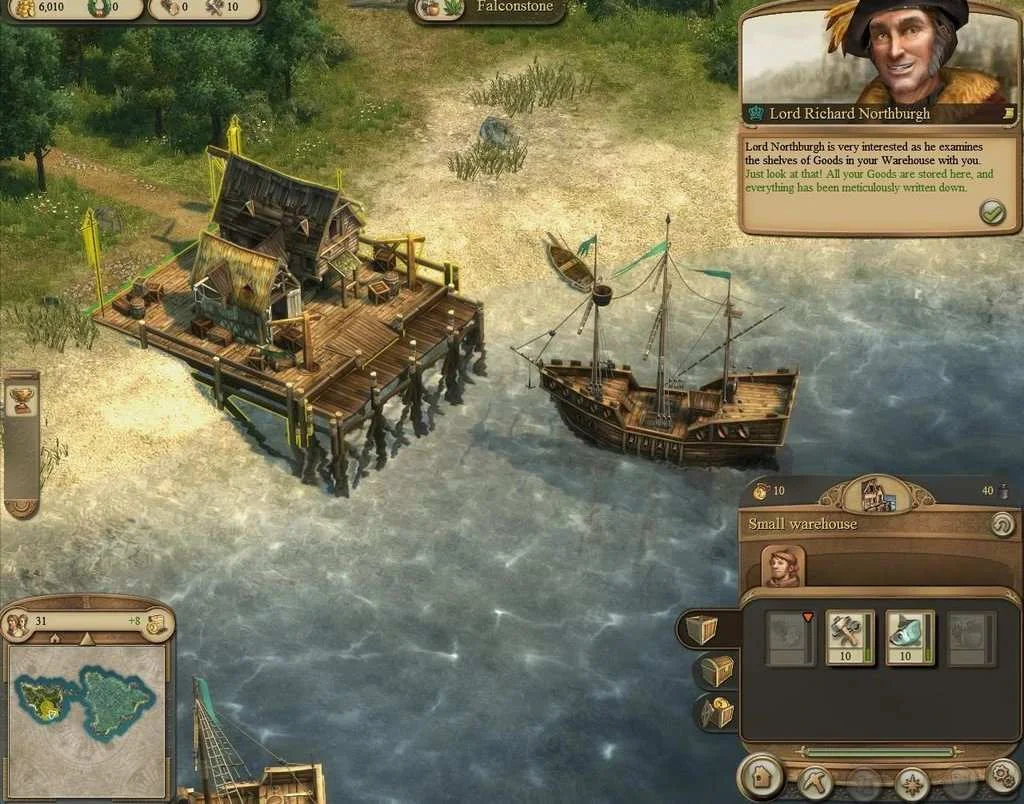Click the population faces icon above the minimap
Image resolution: width=1024 pixels, height=804 pixels.
tap(17, 623)
